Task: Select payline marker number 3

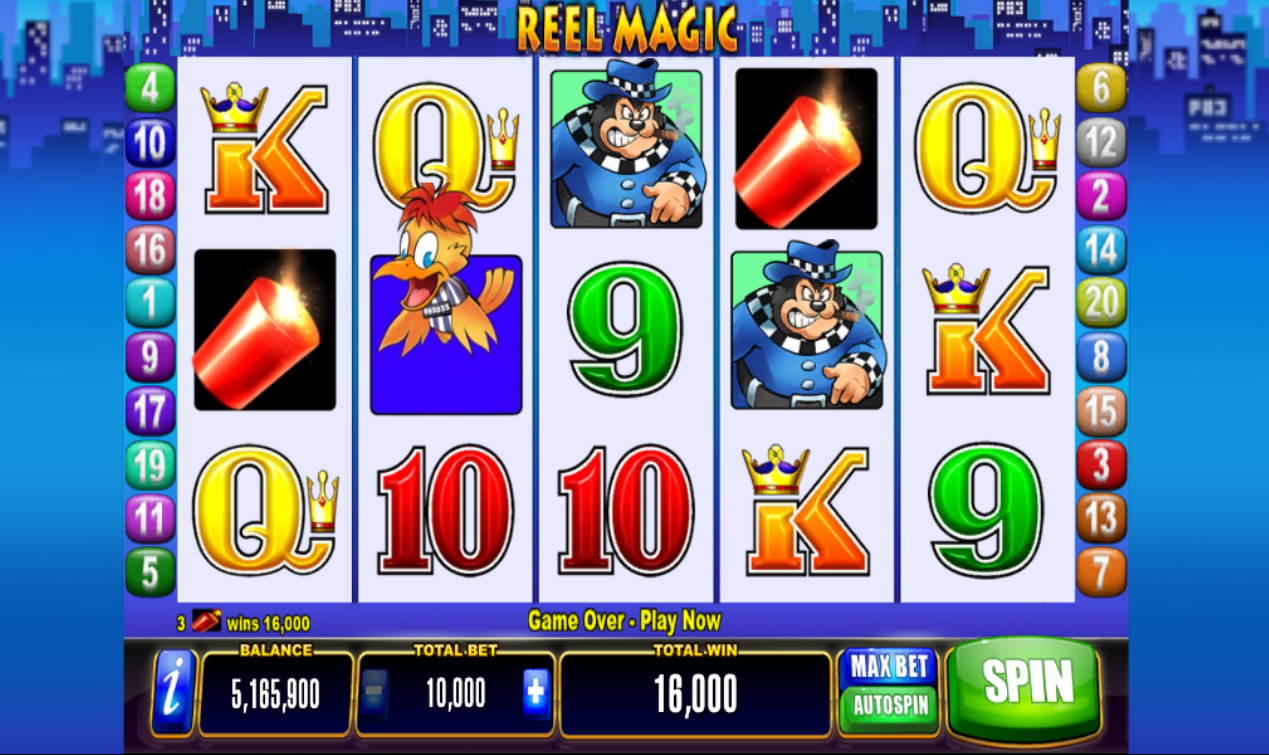Action: coord(1101,465)
